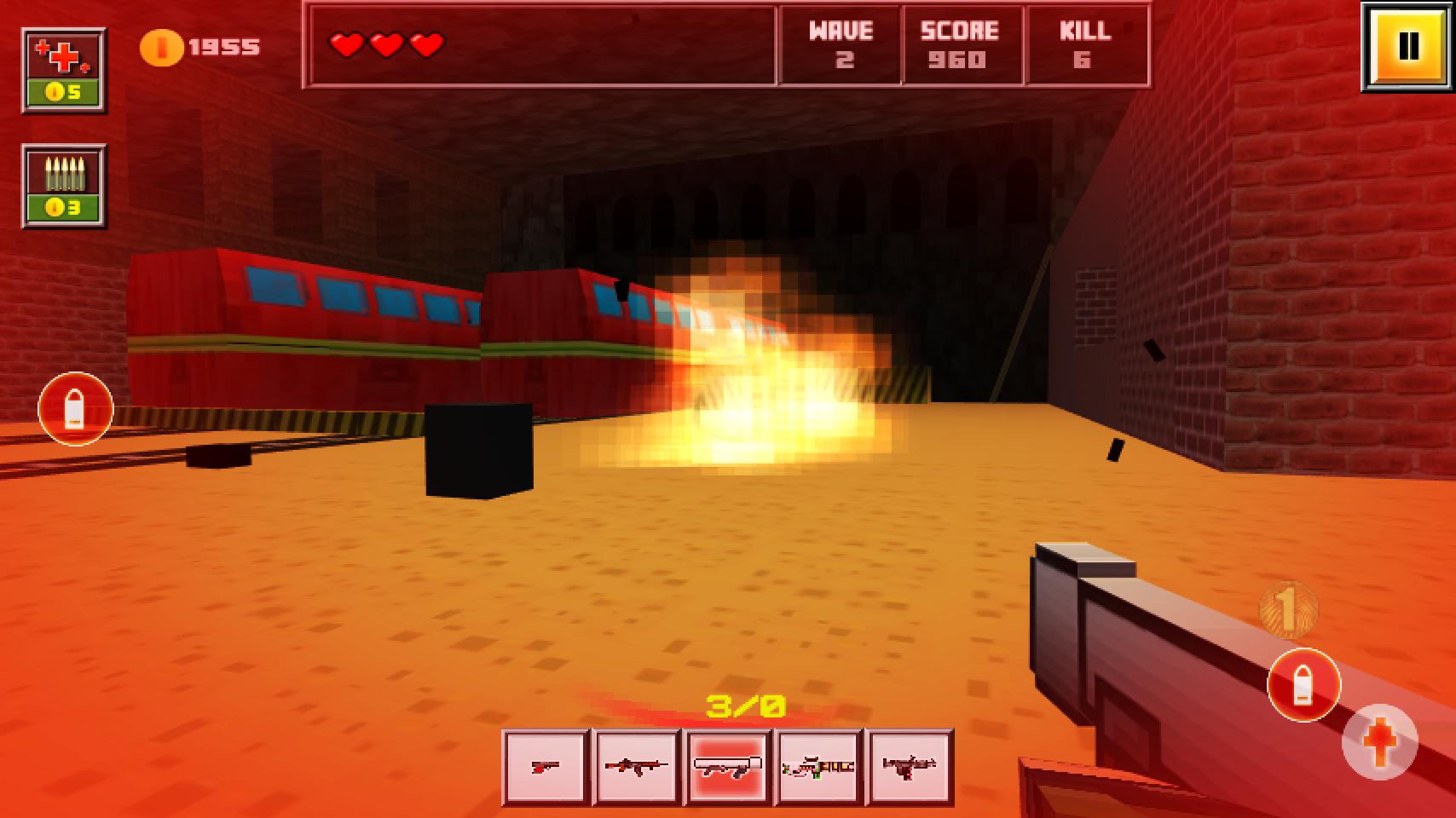Select the sniper rifle weapon slot

[x=818, y=768]
